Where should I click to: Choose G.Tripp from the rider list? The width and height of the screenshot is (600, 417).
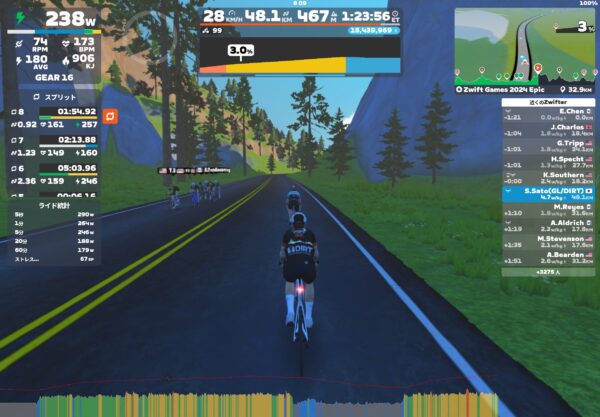point(548,144)
